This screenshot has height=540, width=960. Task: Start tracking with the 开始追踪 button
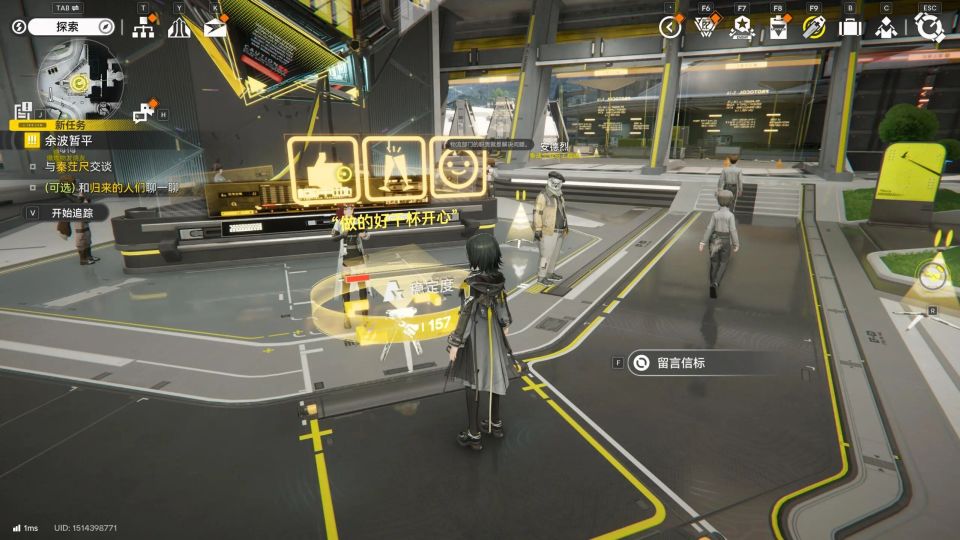[70, 213]
